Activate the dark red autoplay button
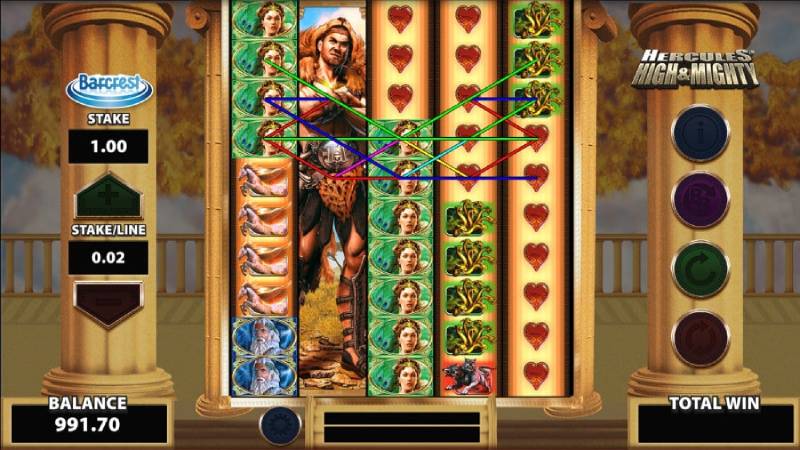Screen dimensions: 800x450 point(699,338)
